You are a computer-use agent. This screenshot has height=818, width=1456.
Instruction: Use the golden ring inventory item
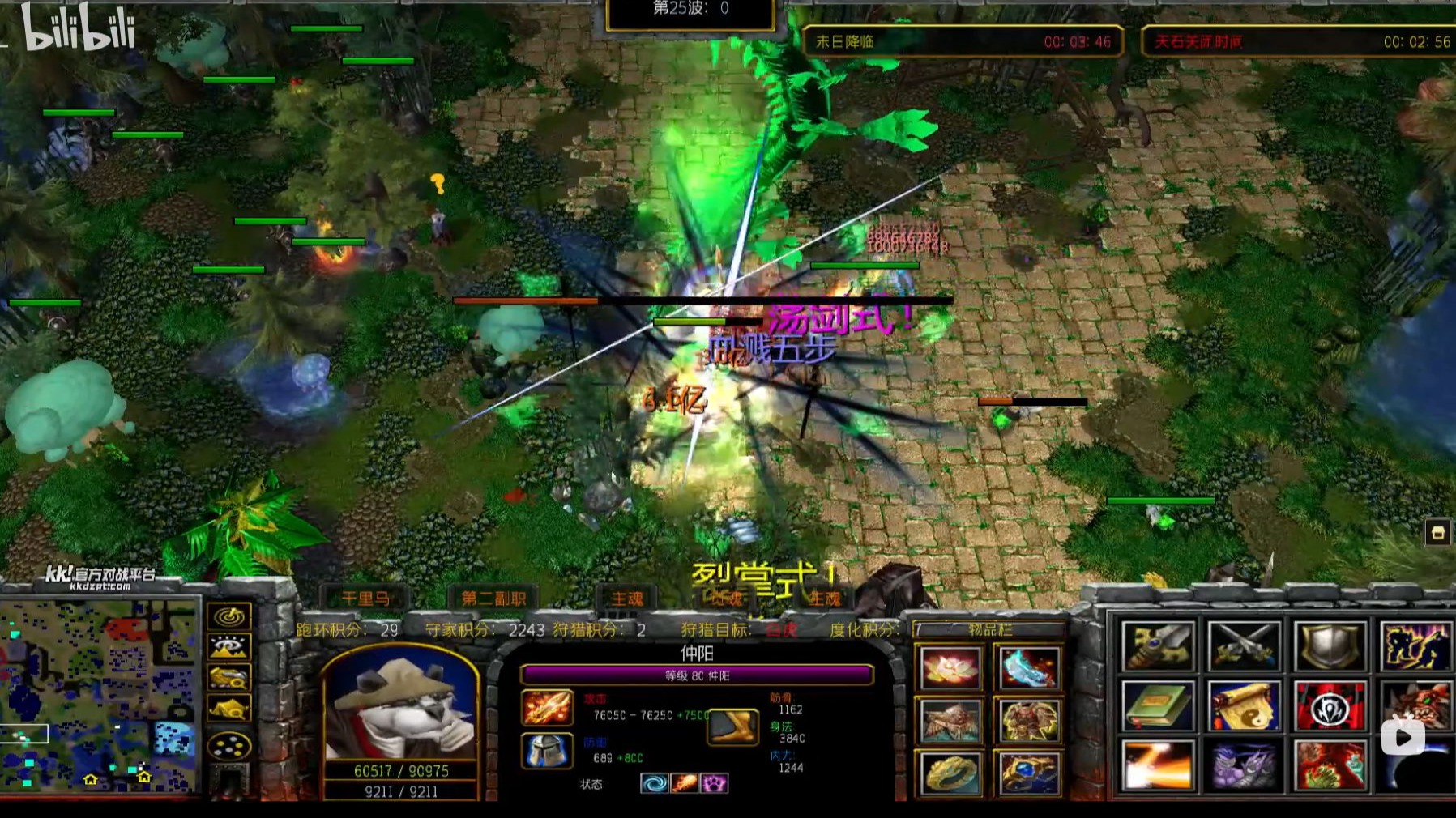(950, 772)
